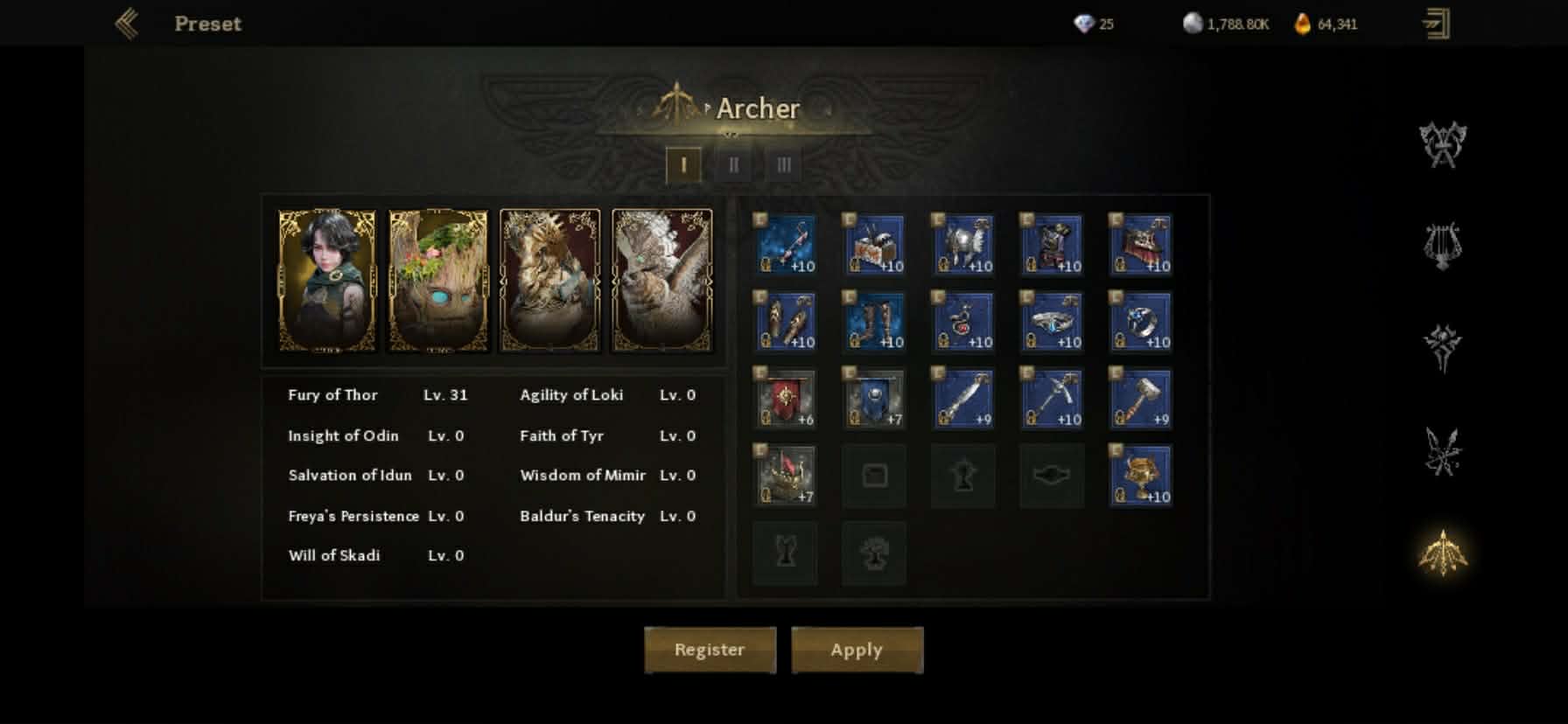Register the current preset
Viewport: 1568px width, 724px height.
[710, 650]
